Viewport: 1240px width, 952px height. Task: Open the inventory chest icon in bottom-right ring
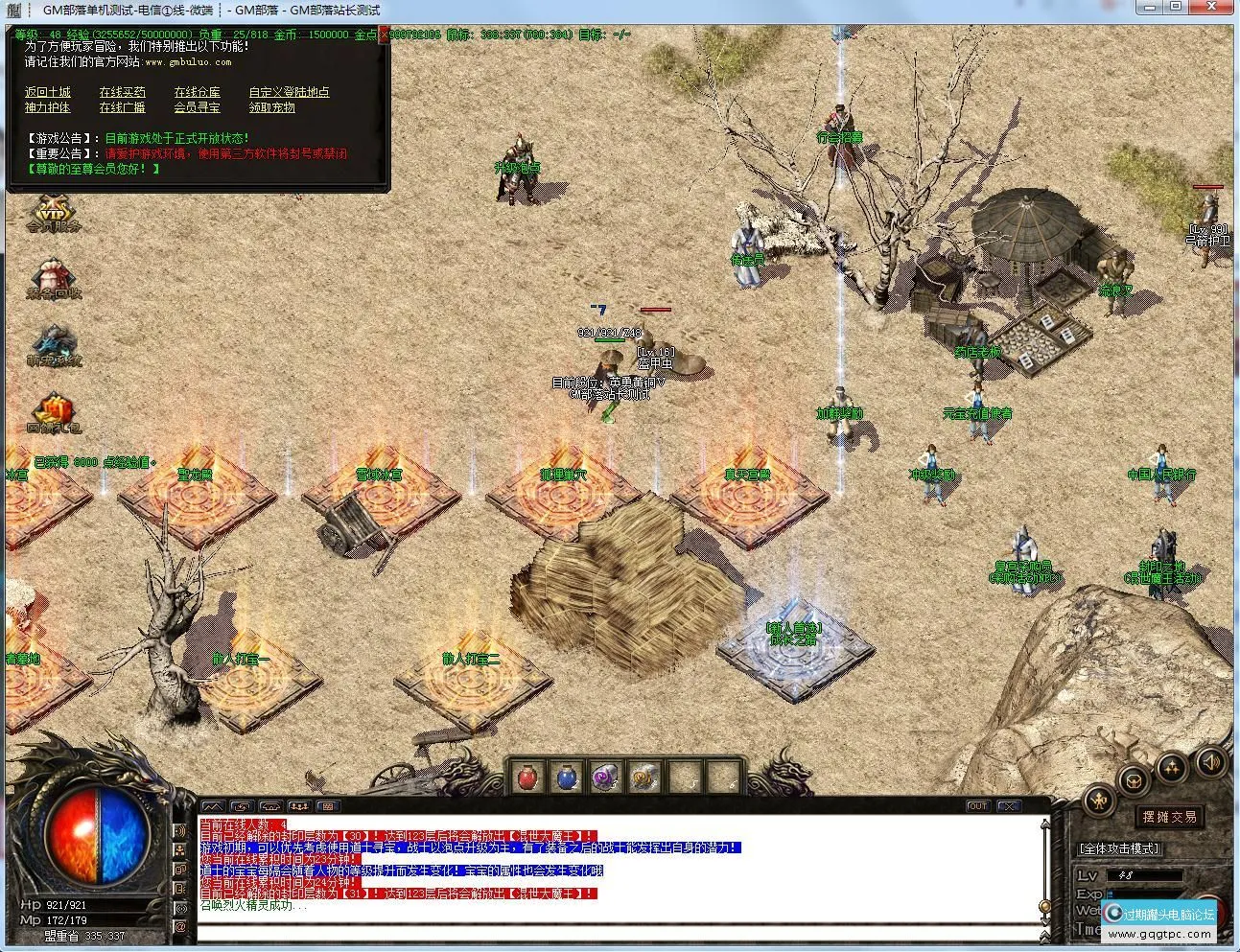pos(1133,782)
